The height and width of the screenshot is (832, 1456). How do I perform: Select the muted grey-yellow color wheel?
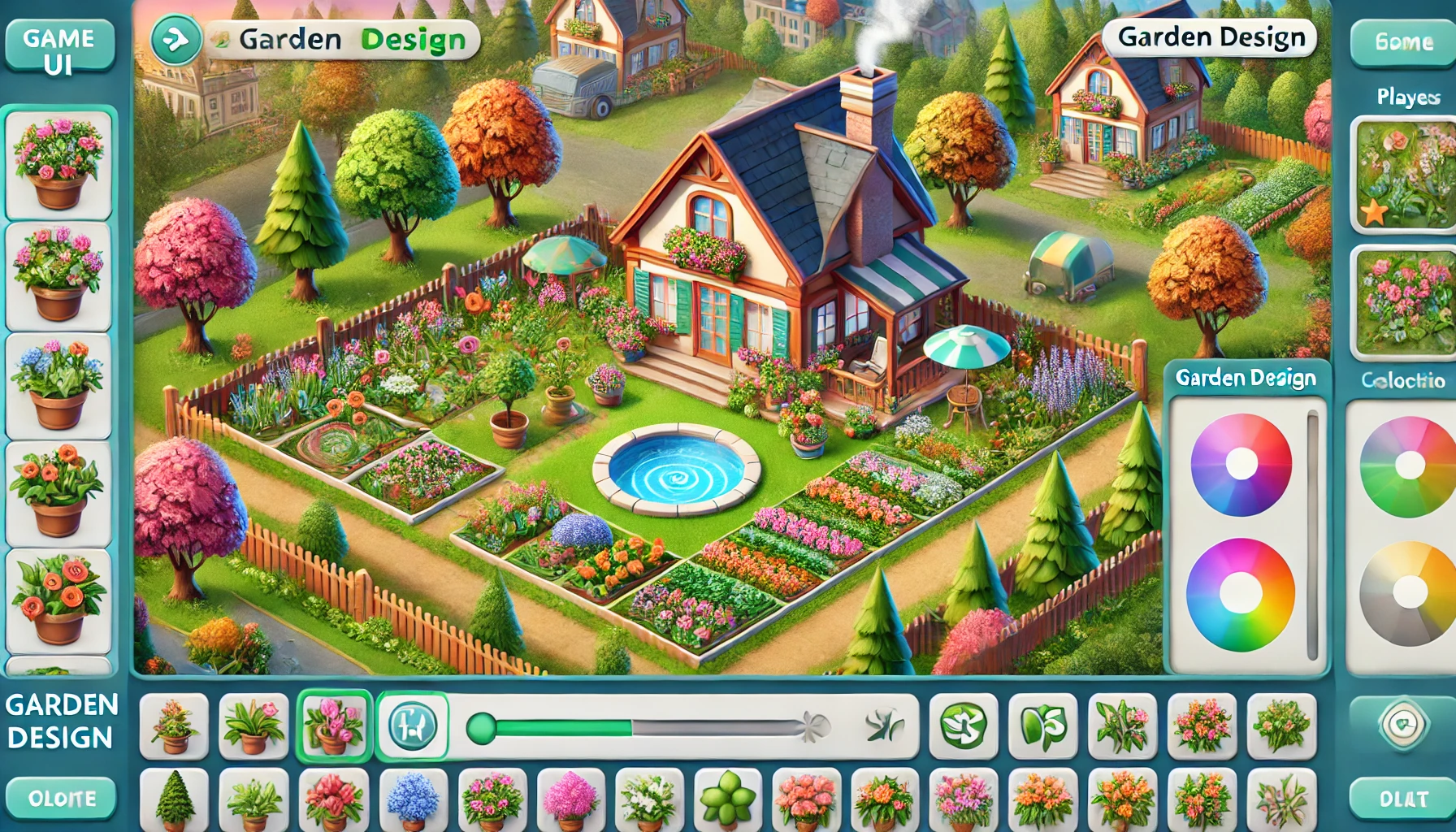pyautogui.click(x=1409, y=594)
